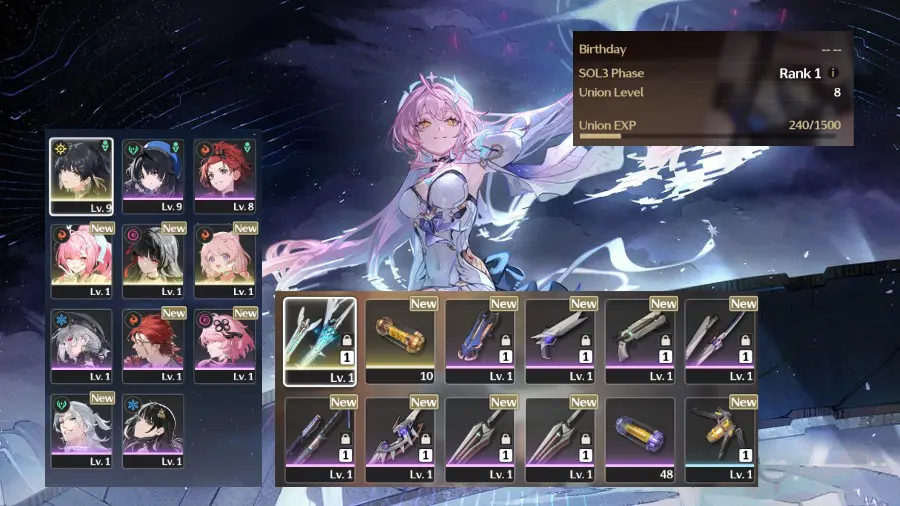900x506 pixels.
Task: Select the red-haired man with glasses
Action: coord(153,346)
